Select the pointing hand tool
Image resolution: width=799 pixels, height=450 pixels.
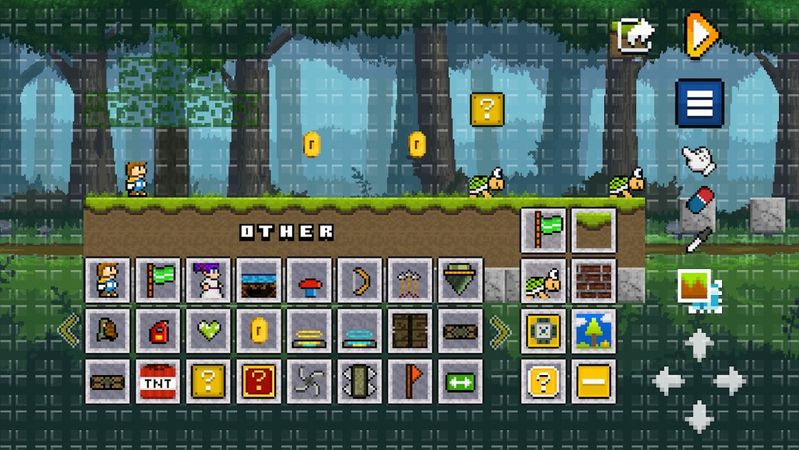click(x=699, y=158)
